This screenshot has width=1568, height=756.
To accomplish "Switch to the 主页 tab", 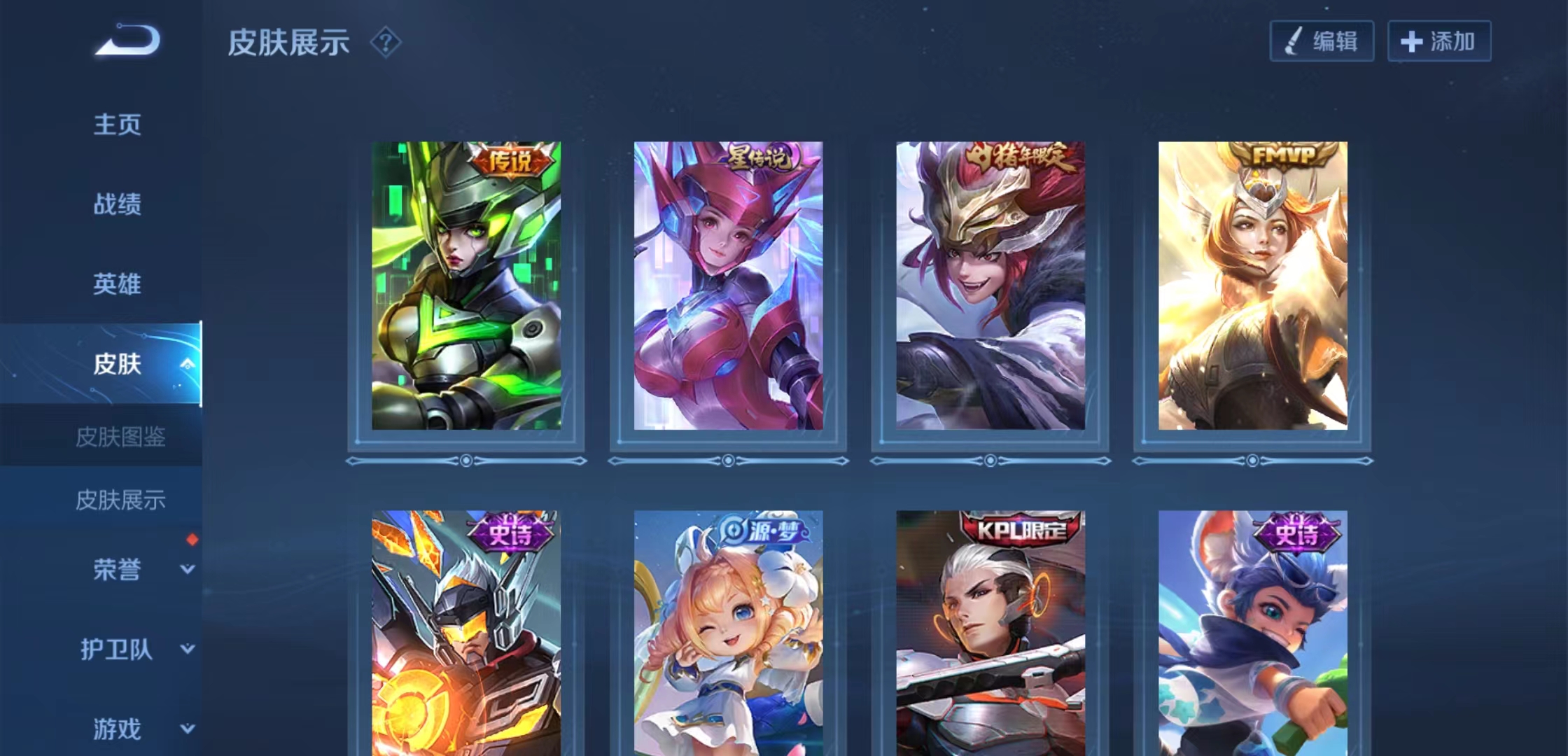I will pyautogui.click(x=117, y=125).
